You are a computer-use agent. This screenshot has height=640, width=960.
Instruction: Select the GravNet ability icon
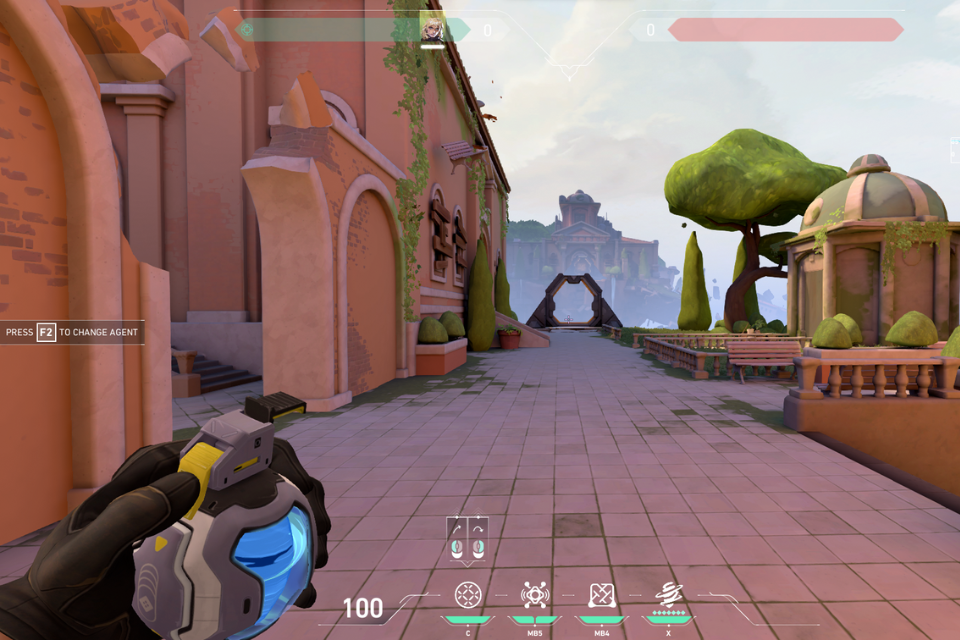[x=467, y=595]
